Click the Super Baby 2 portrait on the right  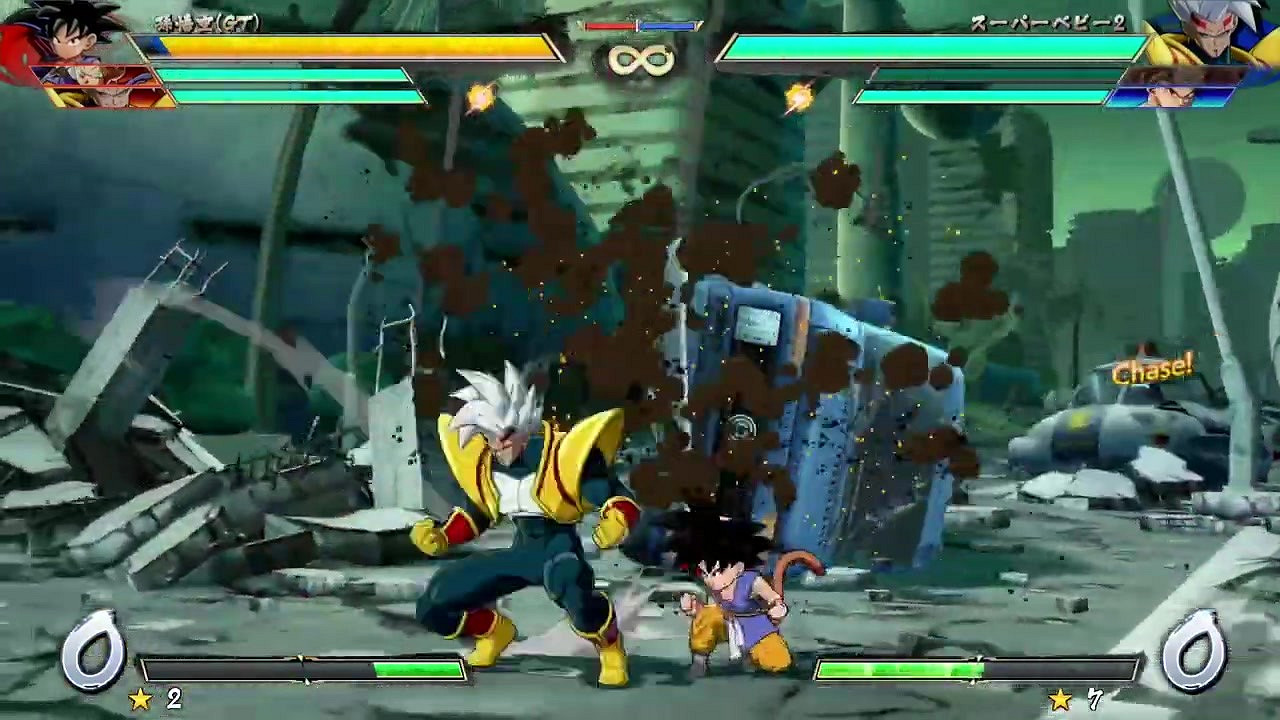pyautogui.click(x=1215, y=35)
